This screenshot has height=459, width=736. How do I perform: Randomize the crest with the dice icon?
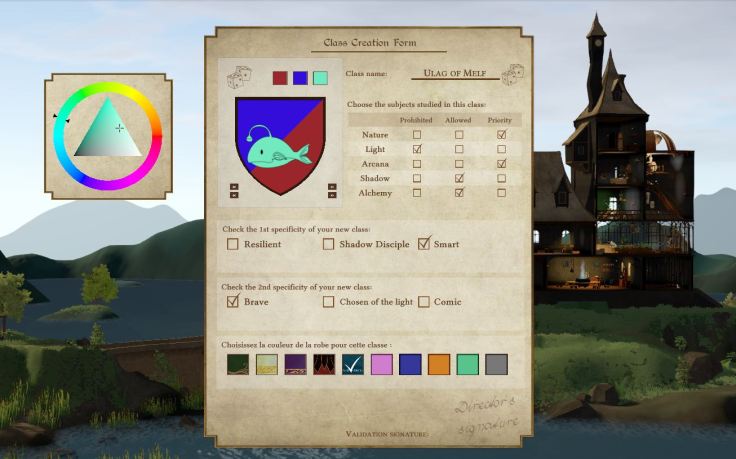(238, 77)
